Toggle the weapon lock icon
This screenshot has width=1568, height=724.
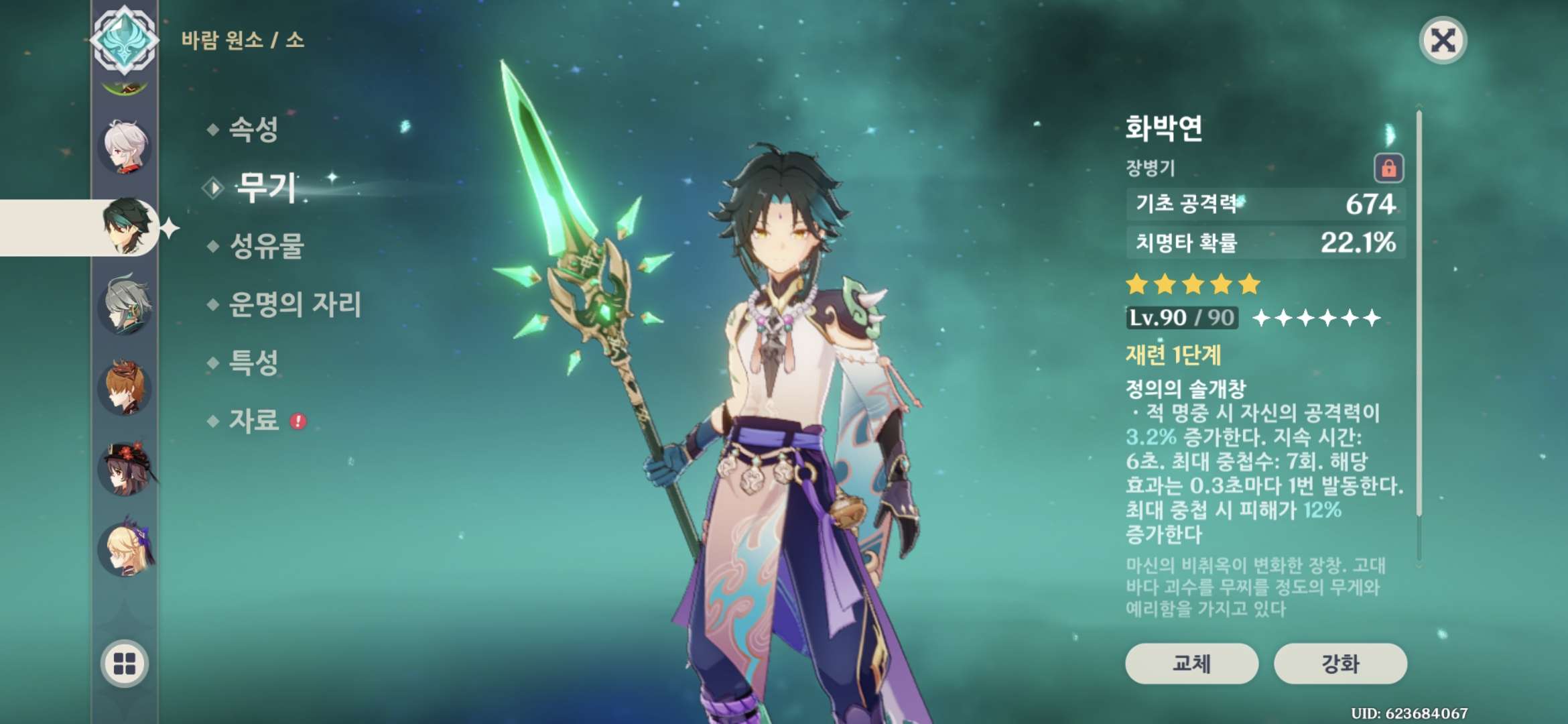(1388, 168)
